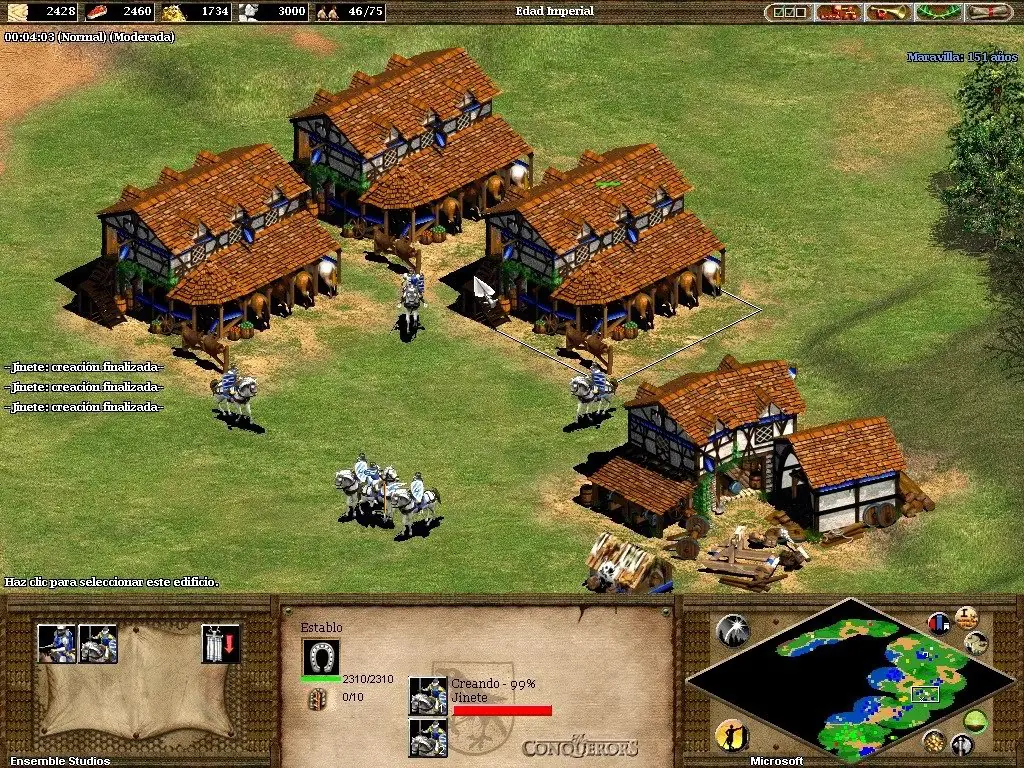
Task: Select the idle villager button
Action: [732, 735]
